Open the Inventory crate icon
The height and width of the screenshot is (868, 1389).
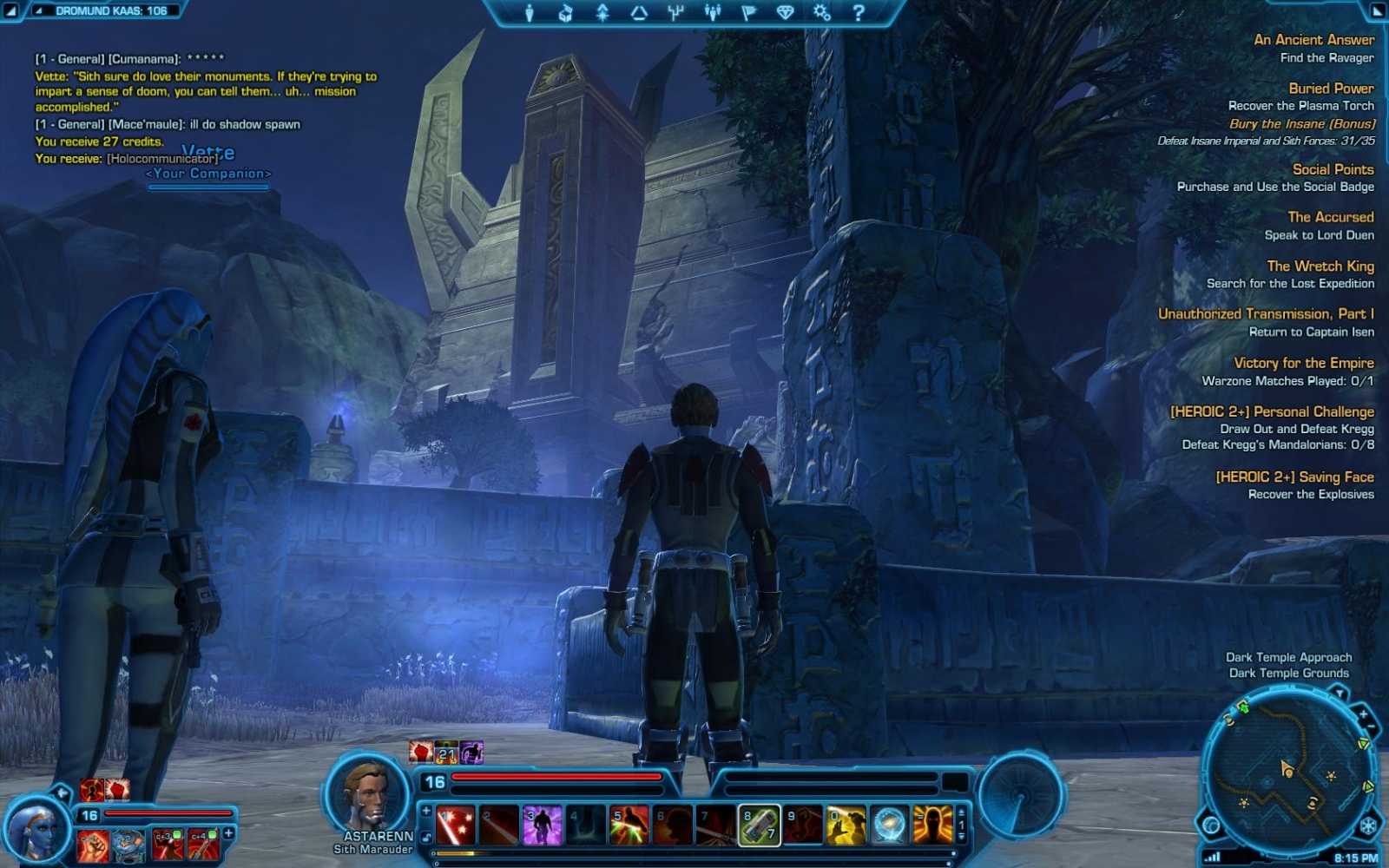565,12
